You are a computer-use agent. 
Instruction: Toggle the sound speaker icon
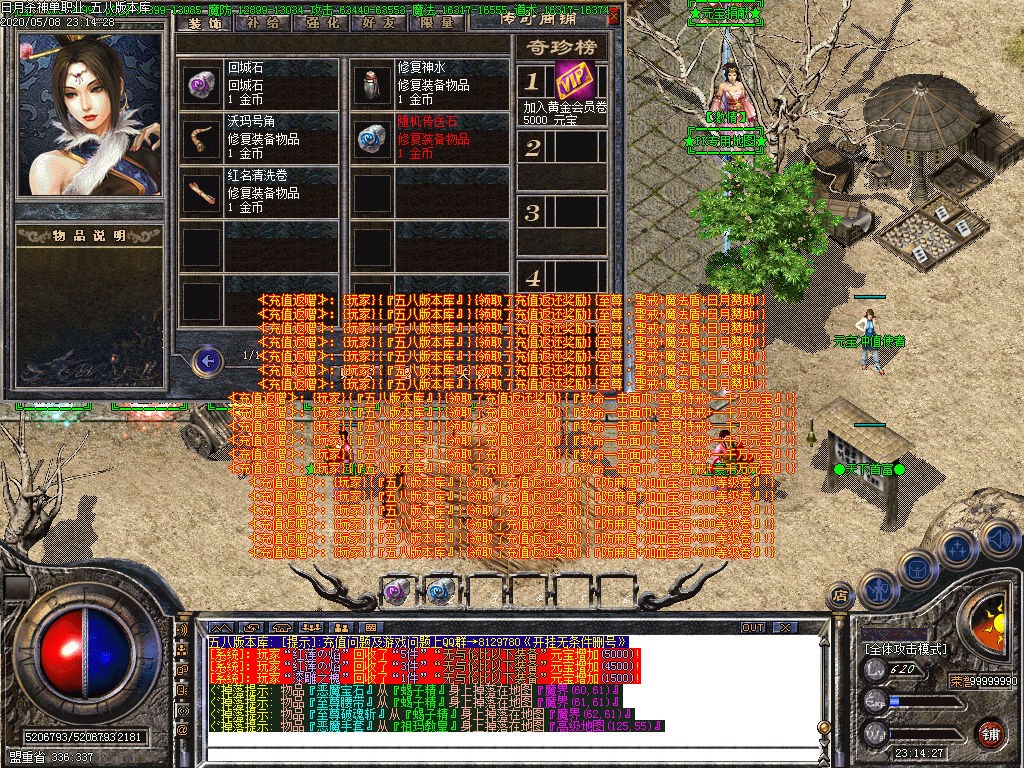coord(998,540)
